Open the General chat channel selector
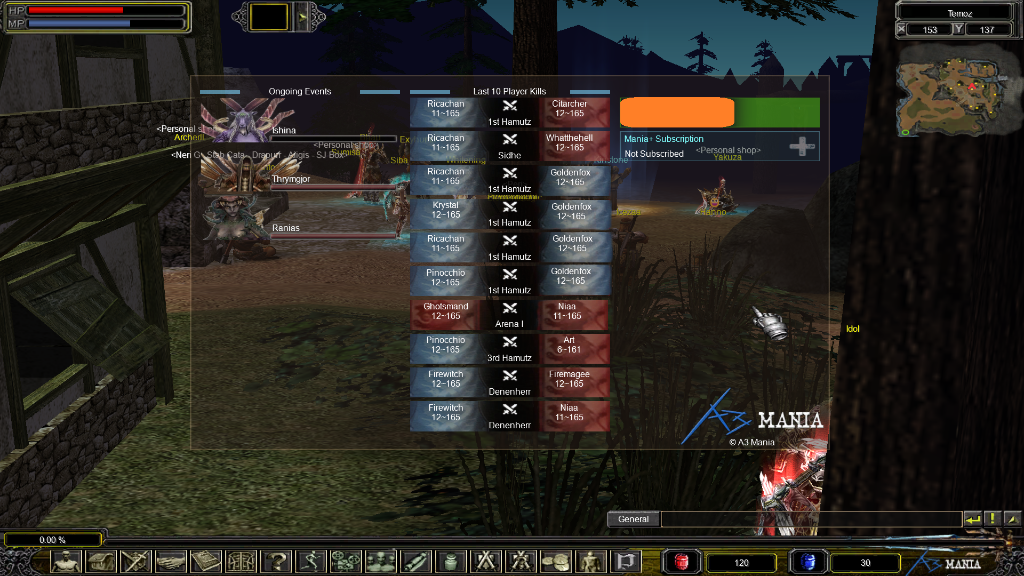This screenshot has height=576, width=1024. click(634, 519)
